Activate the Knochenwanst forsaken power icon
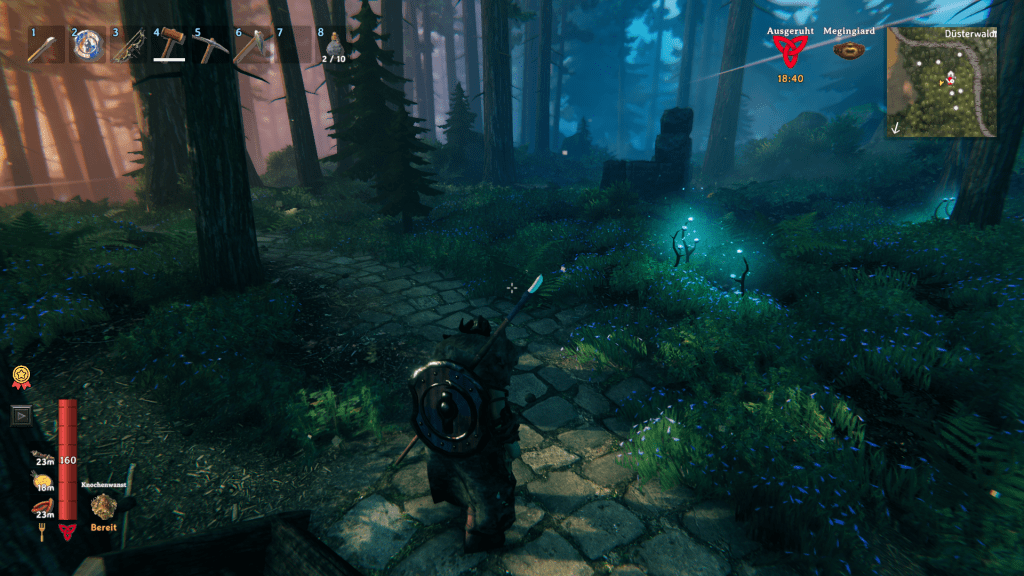 click(x=104, y=506)
